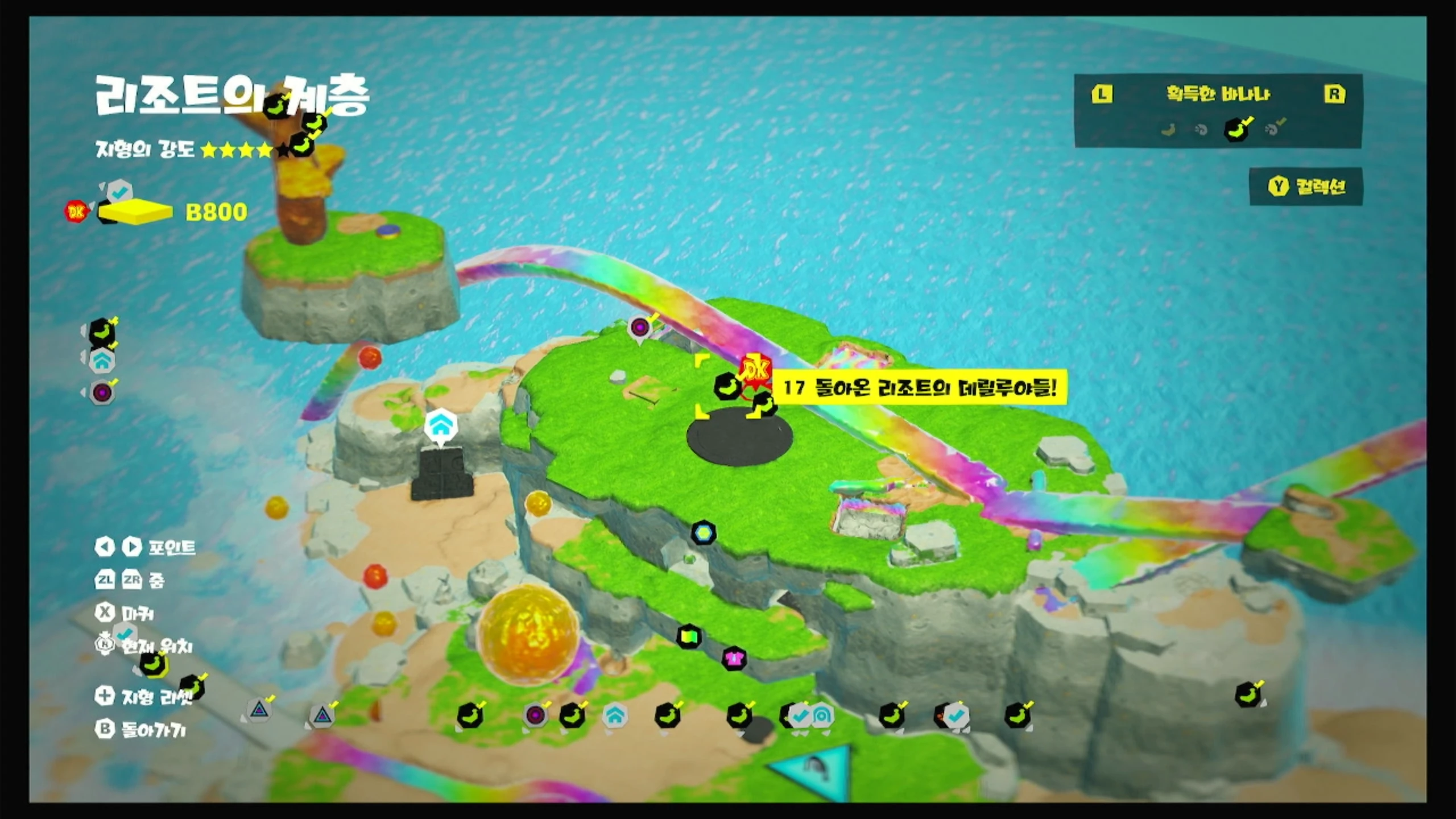The image size is (1456, 819).
Task: Pick the rainbow square map marker
Action: (x=689, y=636)
